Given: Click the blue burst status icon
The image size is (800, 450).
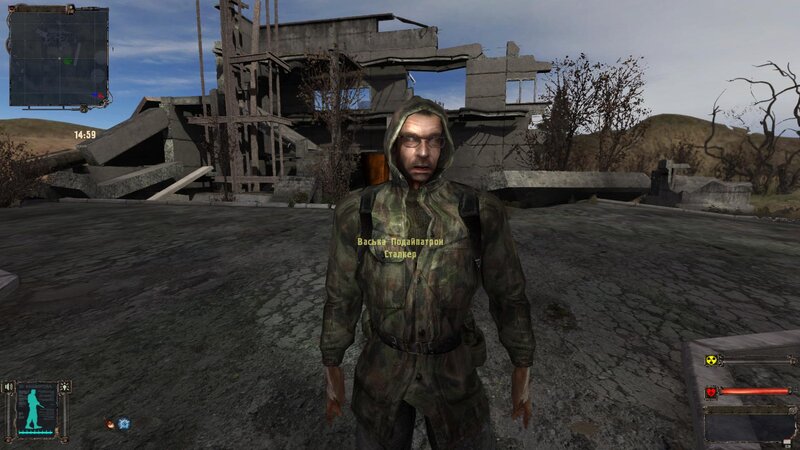Looking at the screenshot, I should pyautogui.click(x=123, y=424).
